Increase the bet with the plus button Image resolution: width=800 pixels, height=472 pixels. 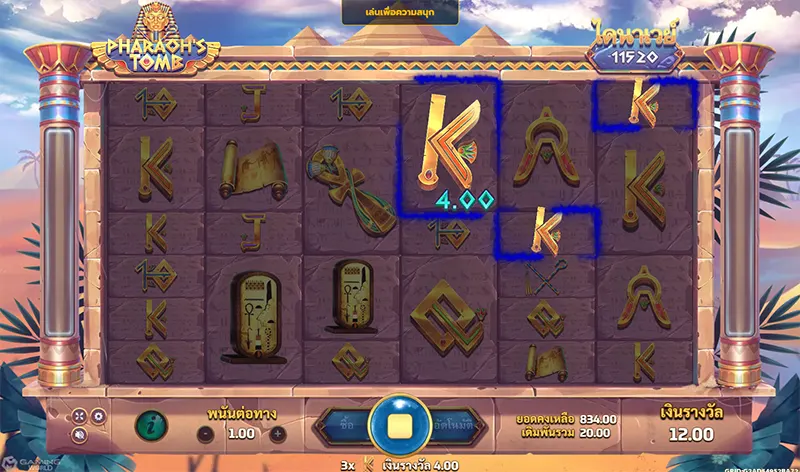point(278,434)
